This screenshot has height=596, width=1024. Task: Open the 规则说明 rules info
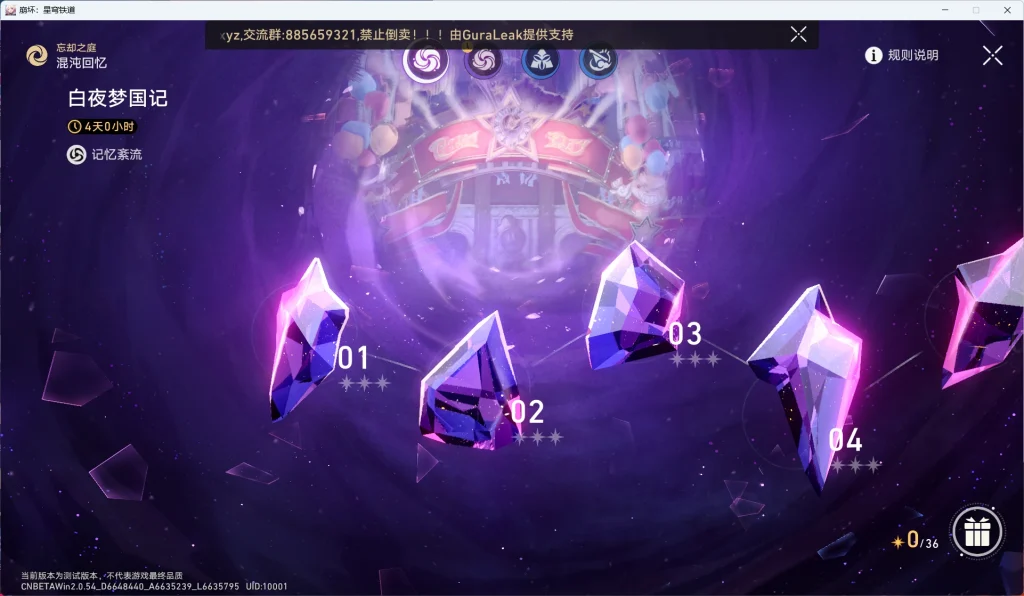[x=902, y=56]
